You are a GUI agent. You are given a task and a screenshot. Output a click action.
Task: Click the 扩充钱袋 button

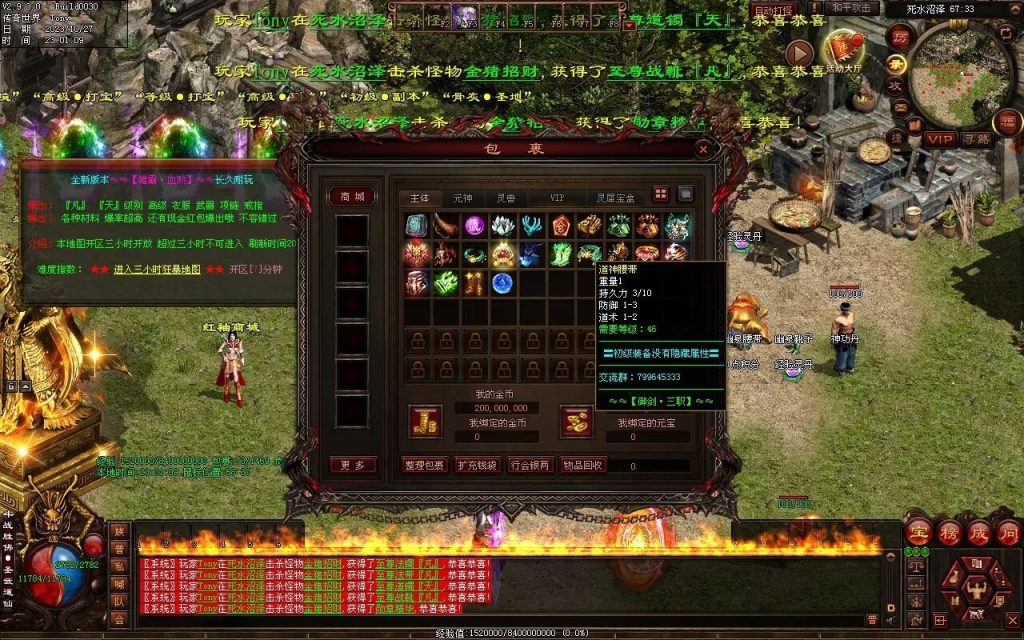(x=477, y=465)
